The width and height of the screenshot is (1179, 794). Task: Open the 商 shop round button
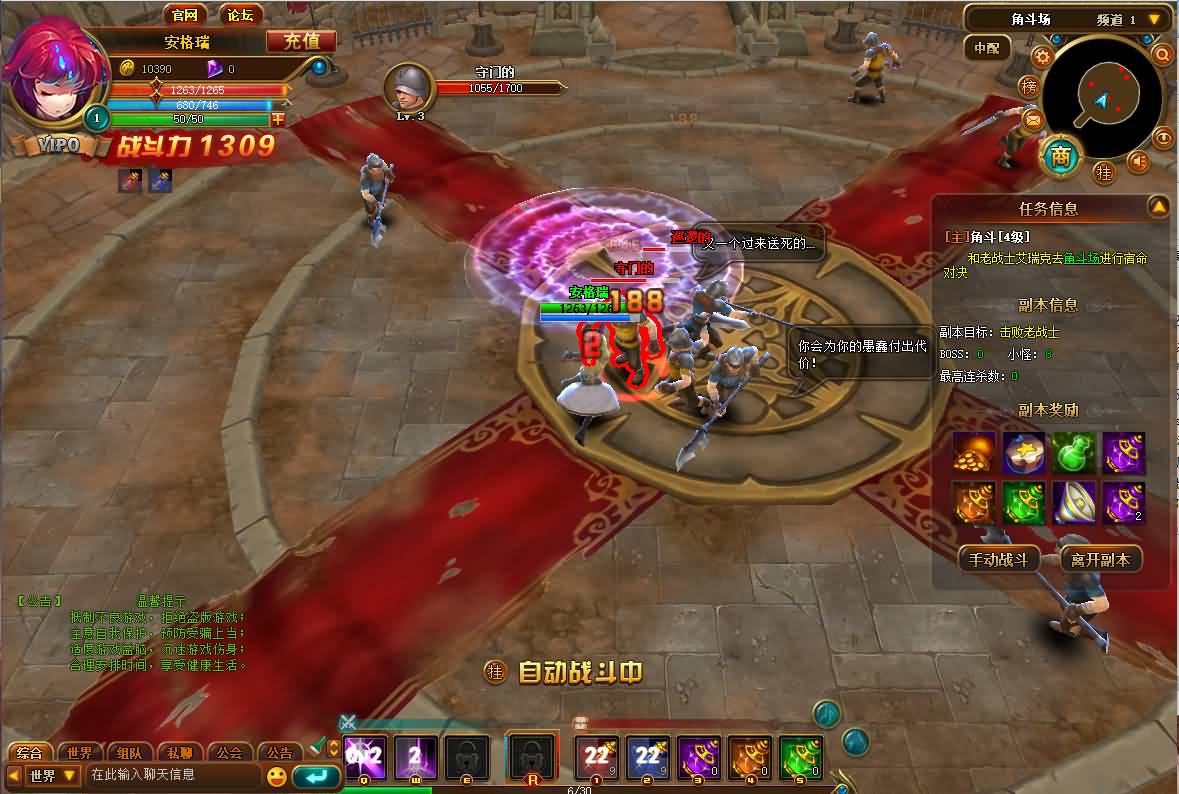point(1061,156)
